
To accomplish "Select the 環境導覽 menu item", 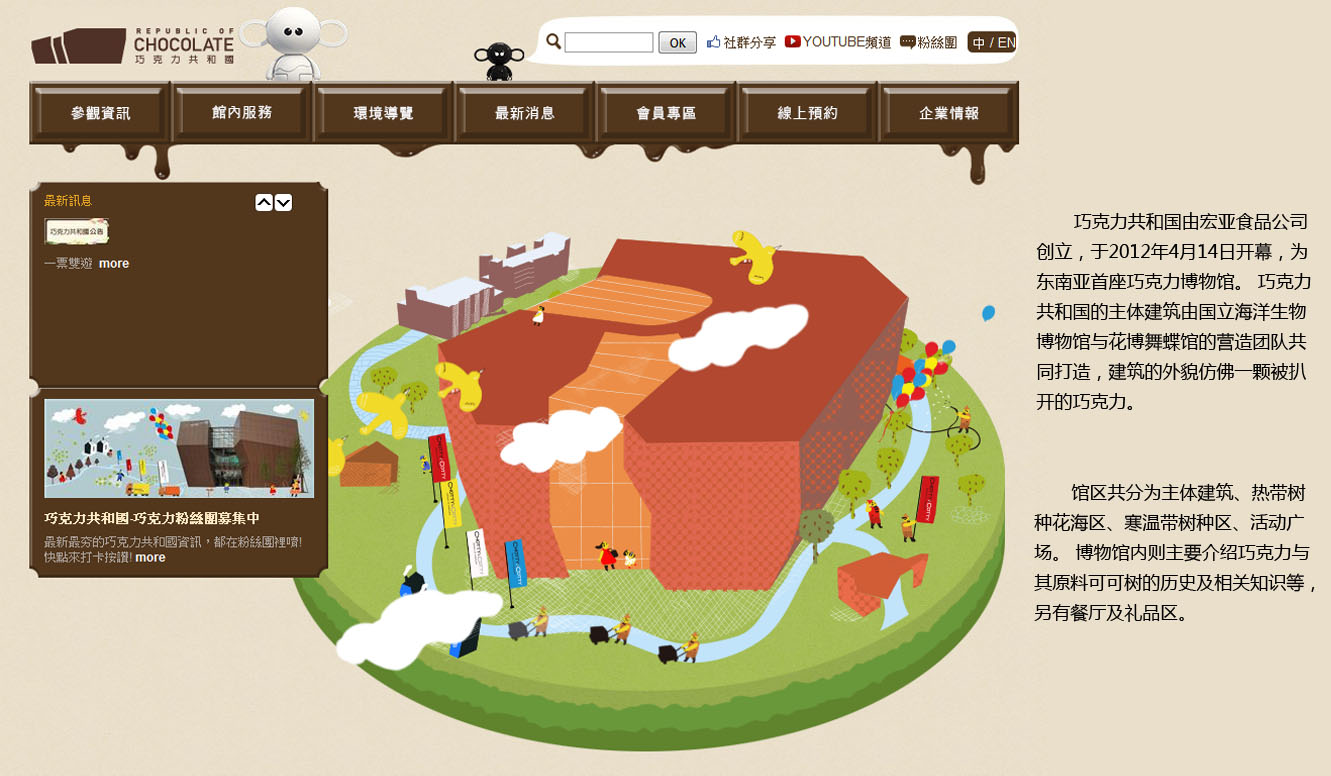I will tap(384, 113).
